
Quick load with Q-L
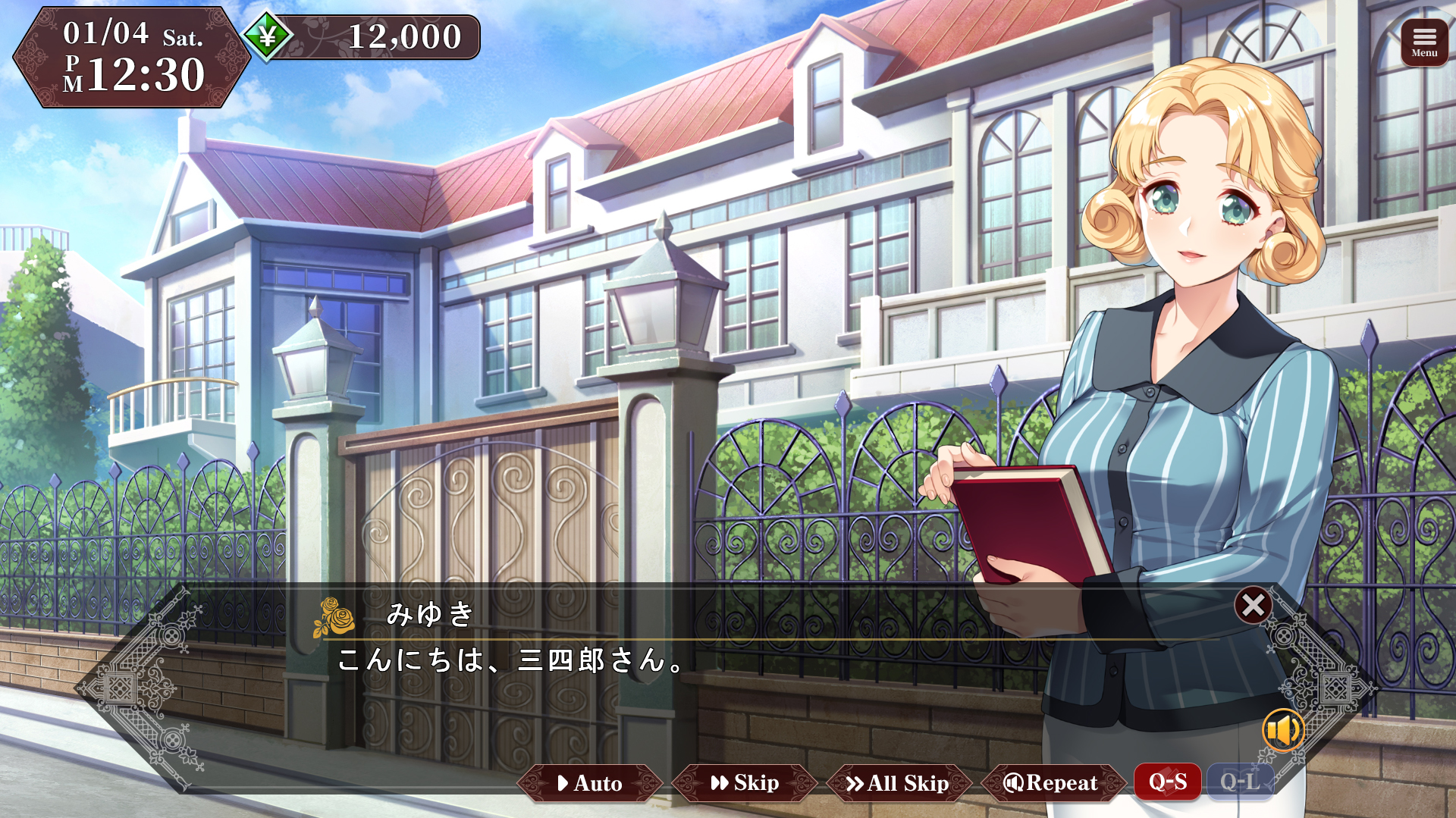[1239, 781]
